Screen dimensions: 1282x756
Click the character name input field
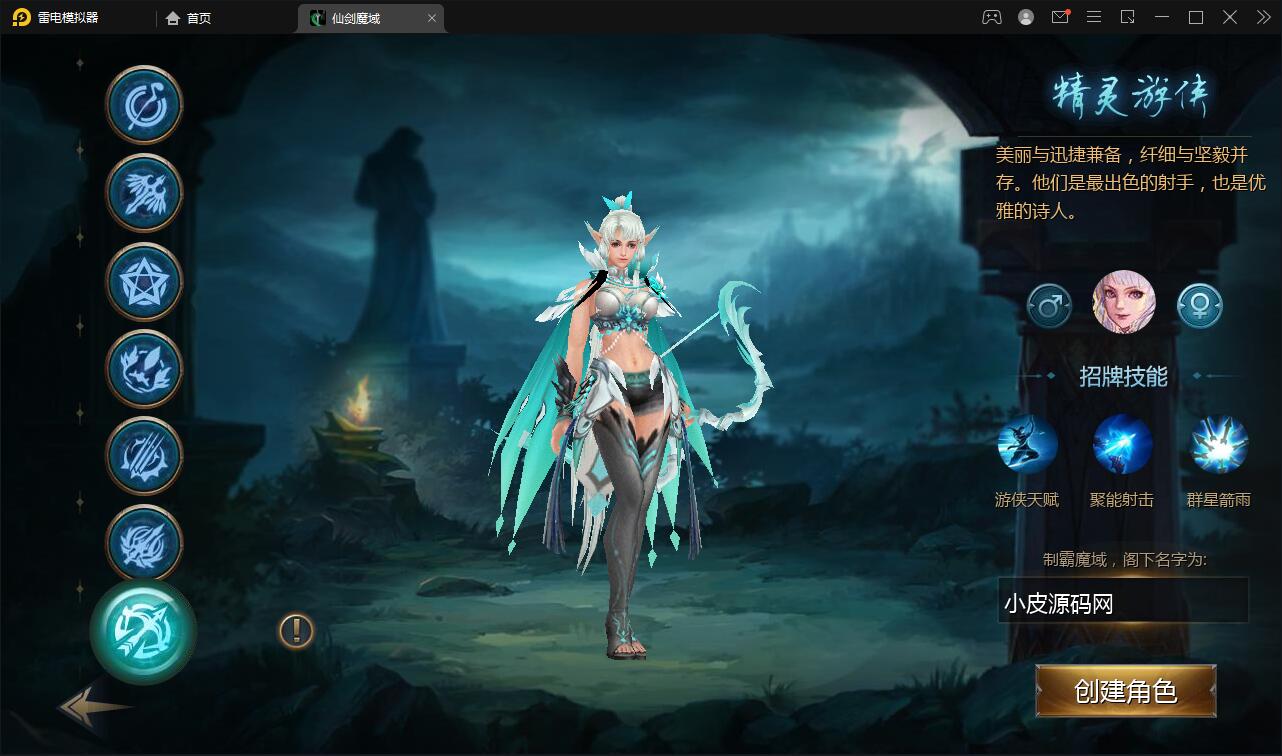tap(1122, 600)
